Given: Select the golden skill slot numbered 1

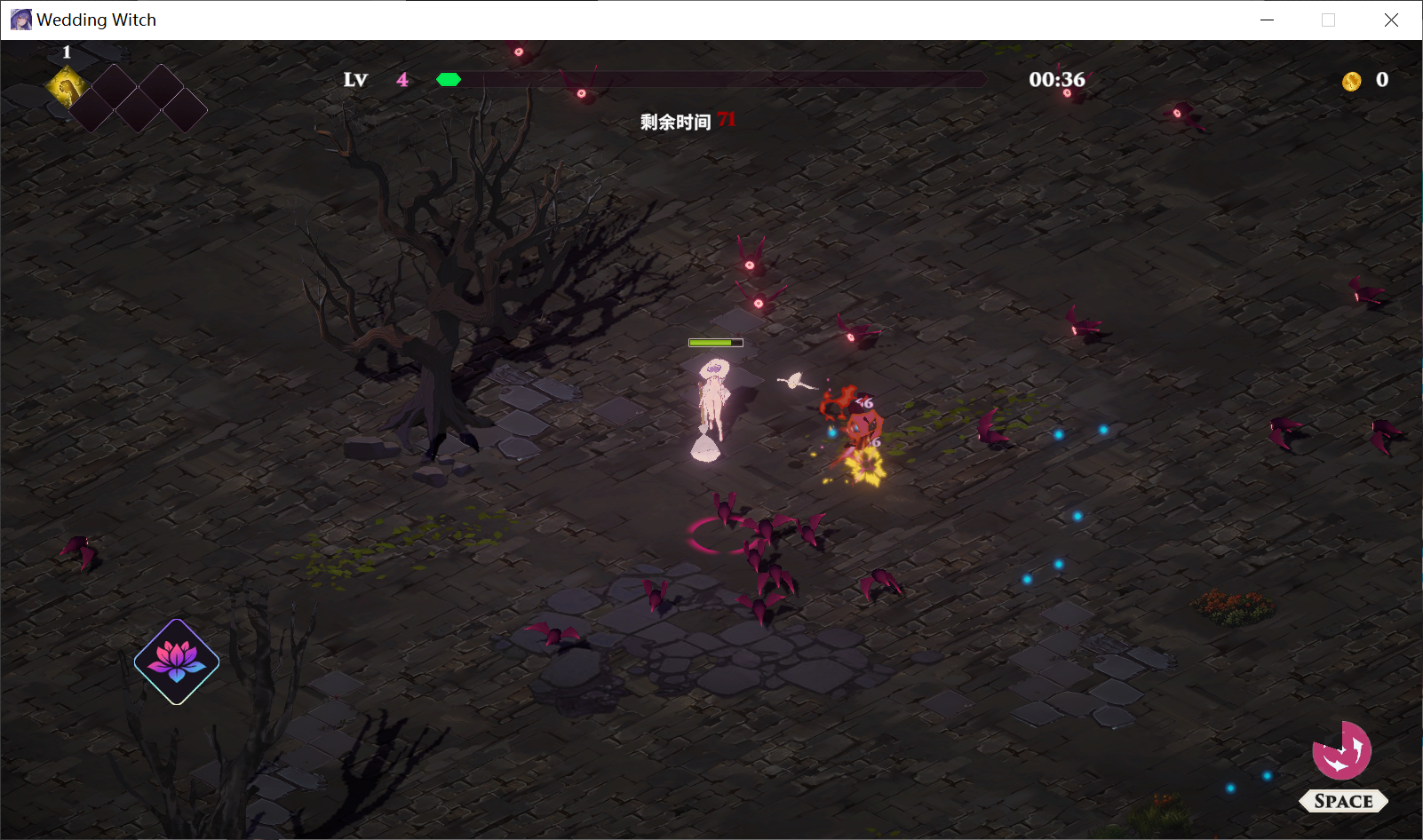Looking at the screenshot, I should pos(68,86).
